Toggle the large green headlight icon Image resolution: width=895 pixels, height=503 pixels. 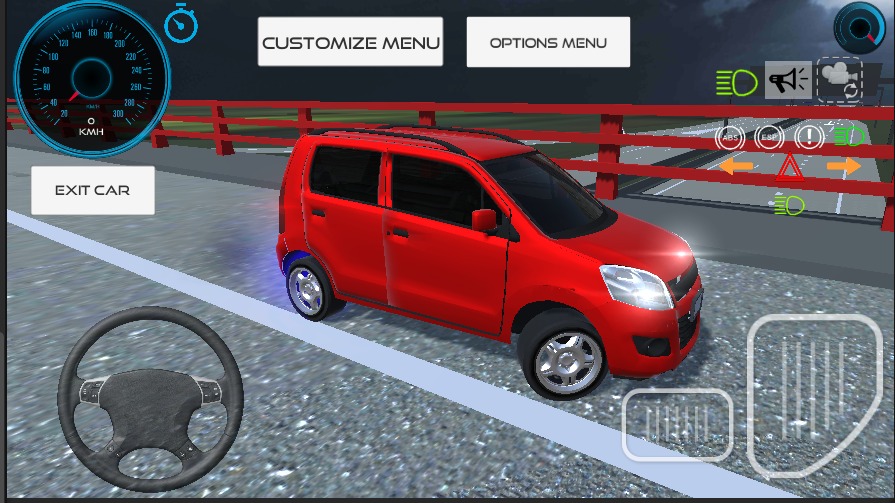(x=737, y=83)
